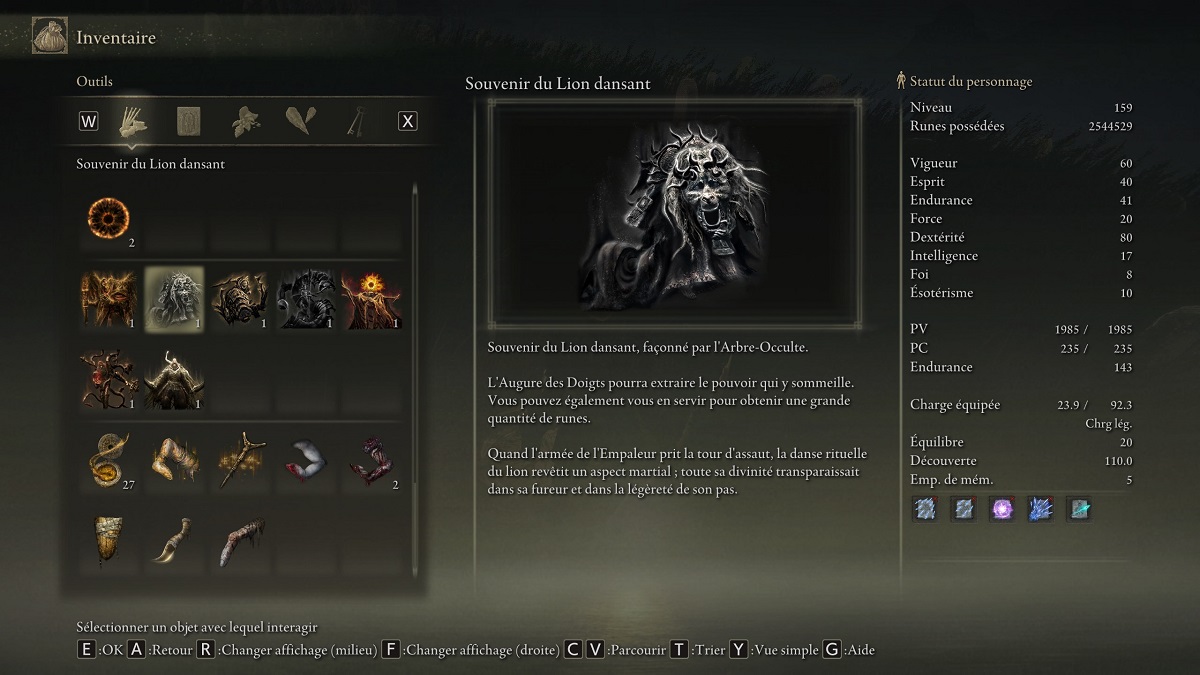Select the curved horn dagger item

click(175, 539)
